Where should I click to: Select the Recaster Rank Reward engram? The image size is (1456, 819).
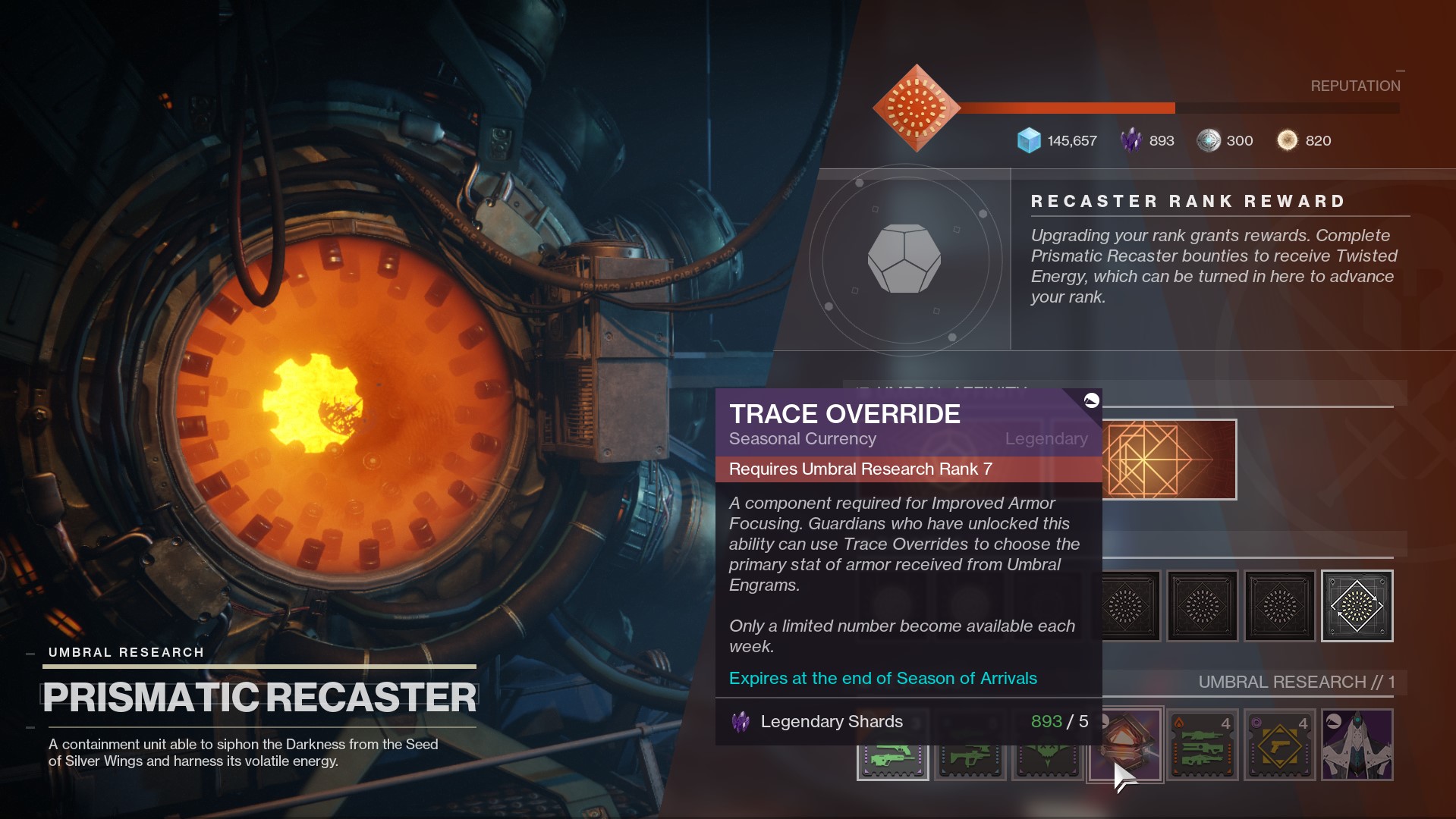click(904, 259)
